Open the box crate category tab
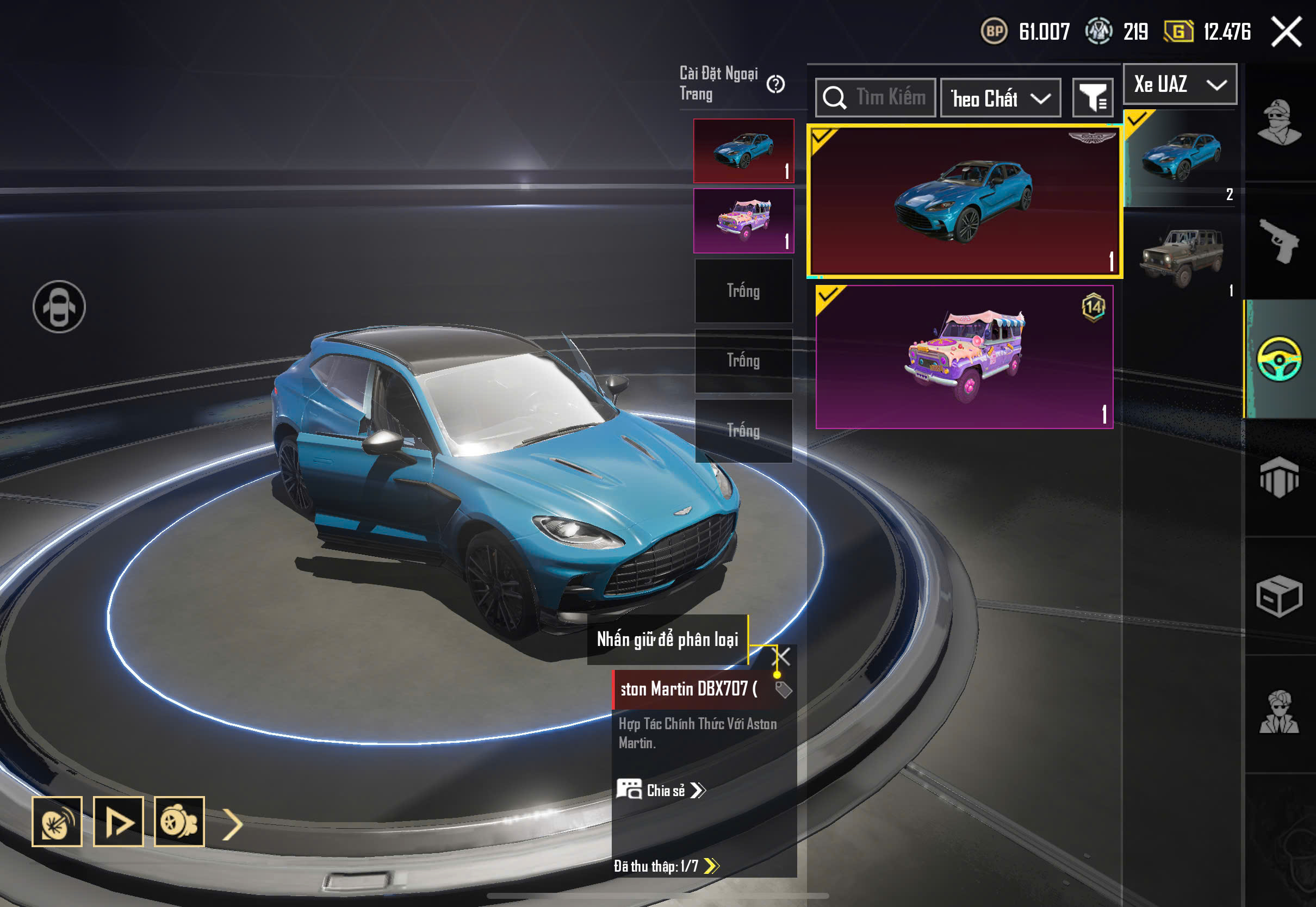 (x=1279, y=595)
